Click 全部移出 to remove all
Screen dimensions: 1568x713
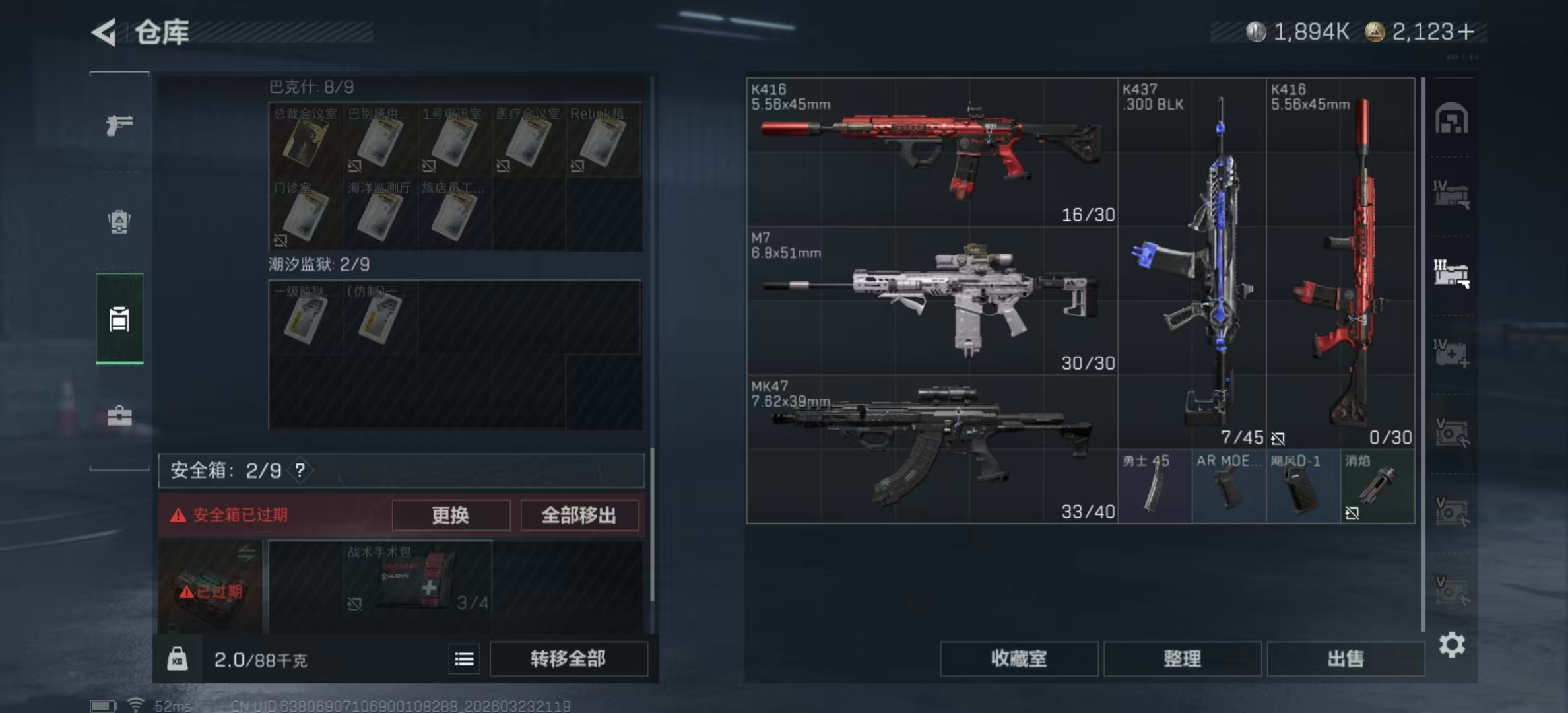[579, 515]
